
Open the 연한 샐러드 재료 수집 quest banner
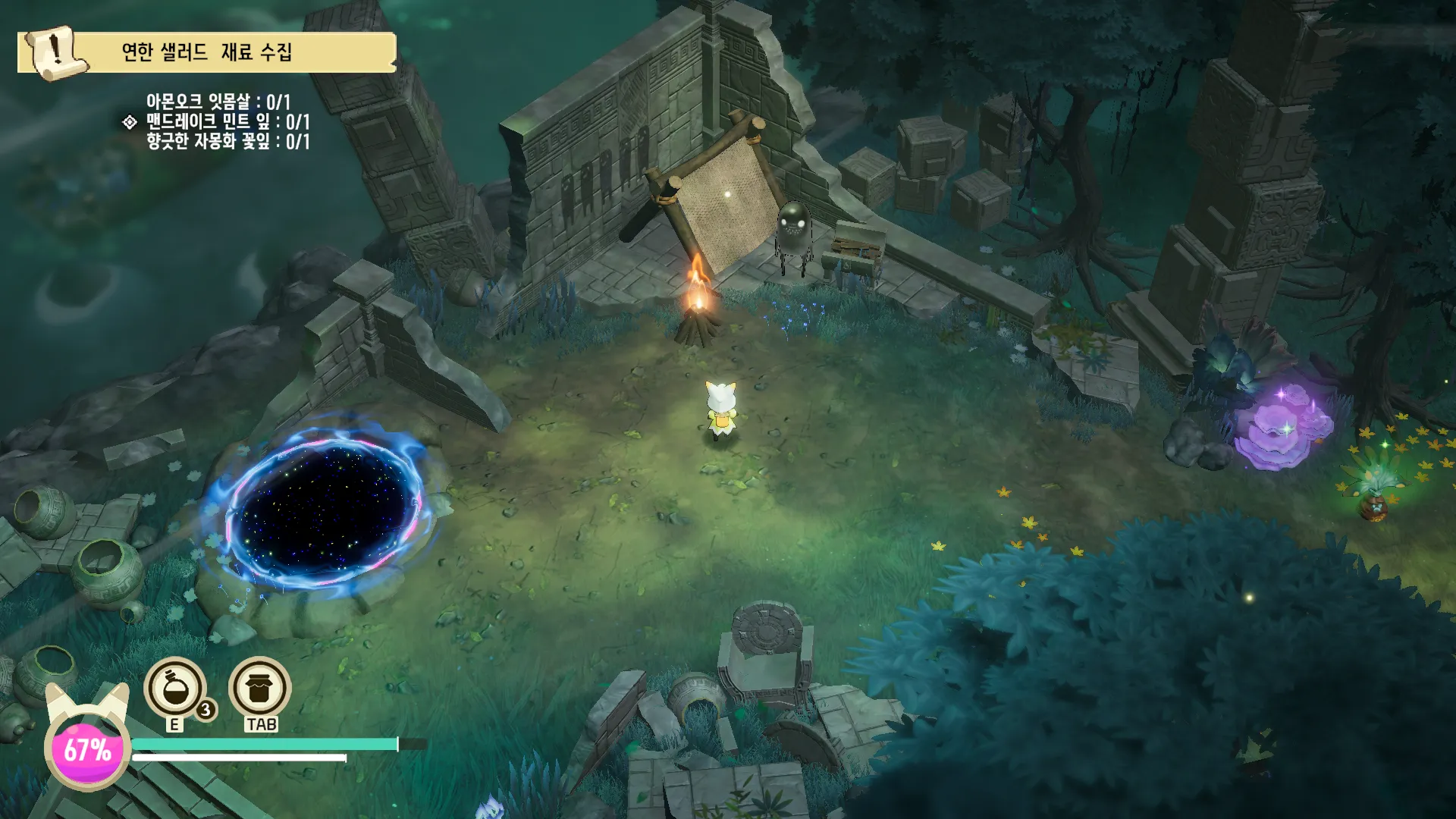(x=206, y=52)
